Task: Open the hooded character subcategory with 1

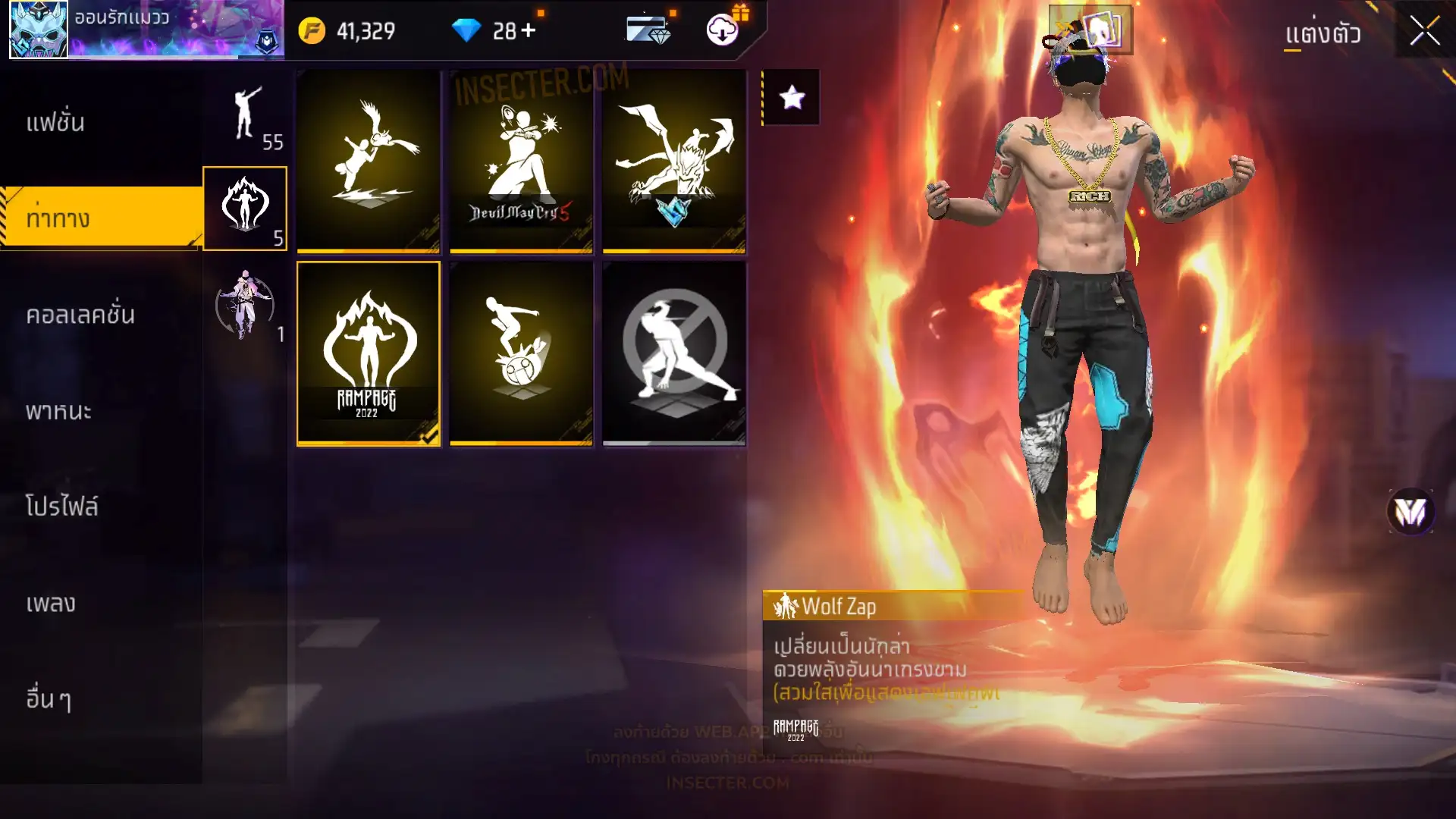Action: (245, 305)
